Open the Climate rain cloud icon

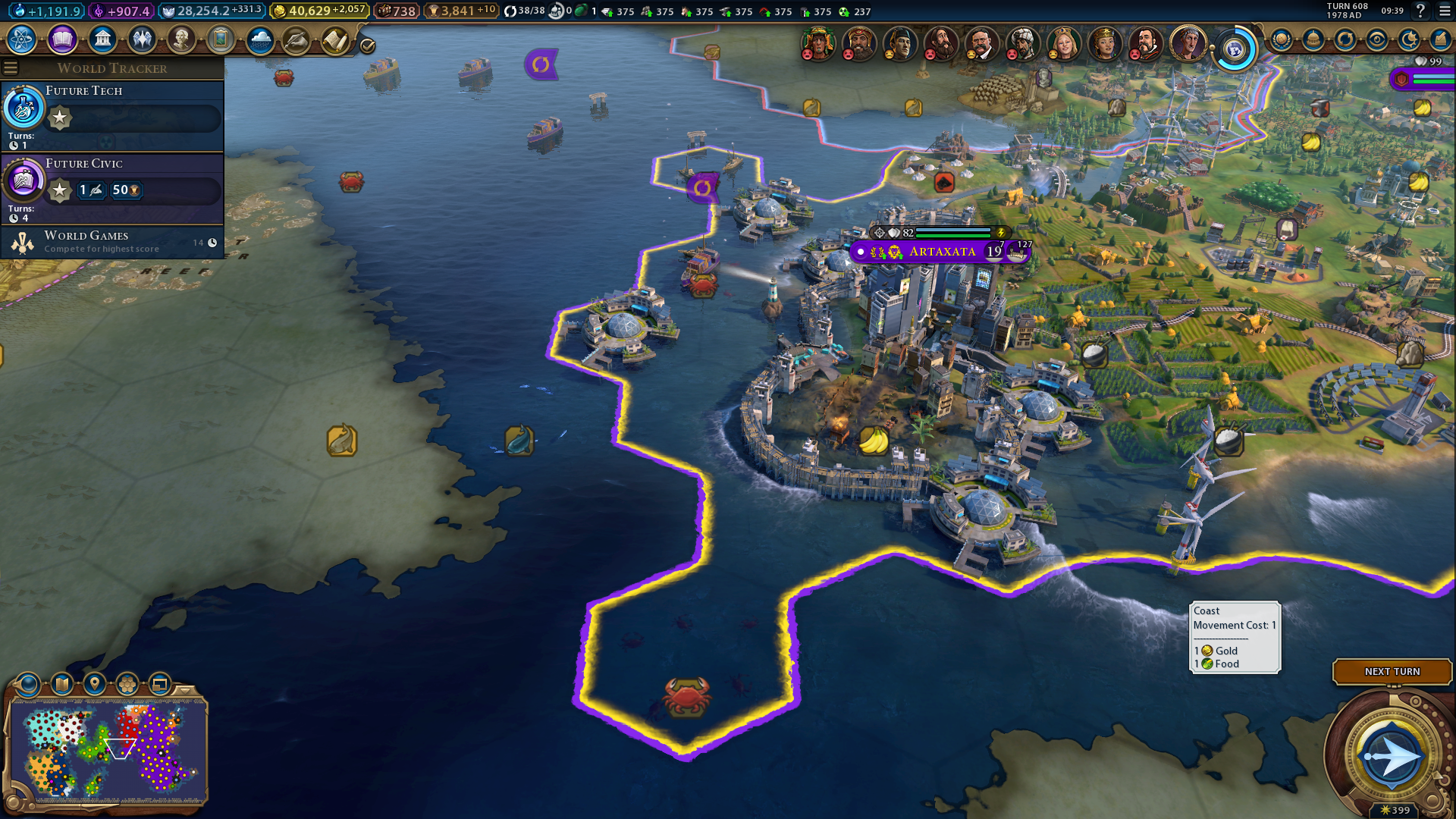(x=260, y=39)
